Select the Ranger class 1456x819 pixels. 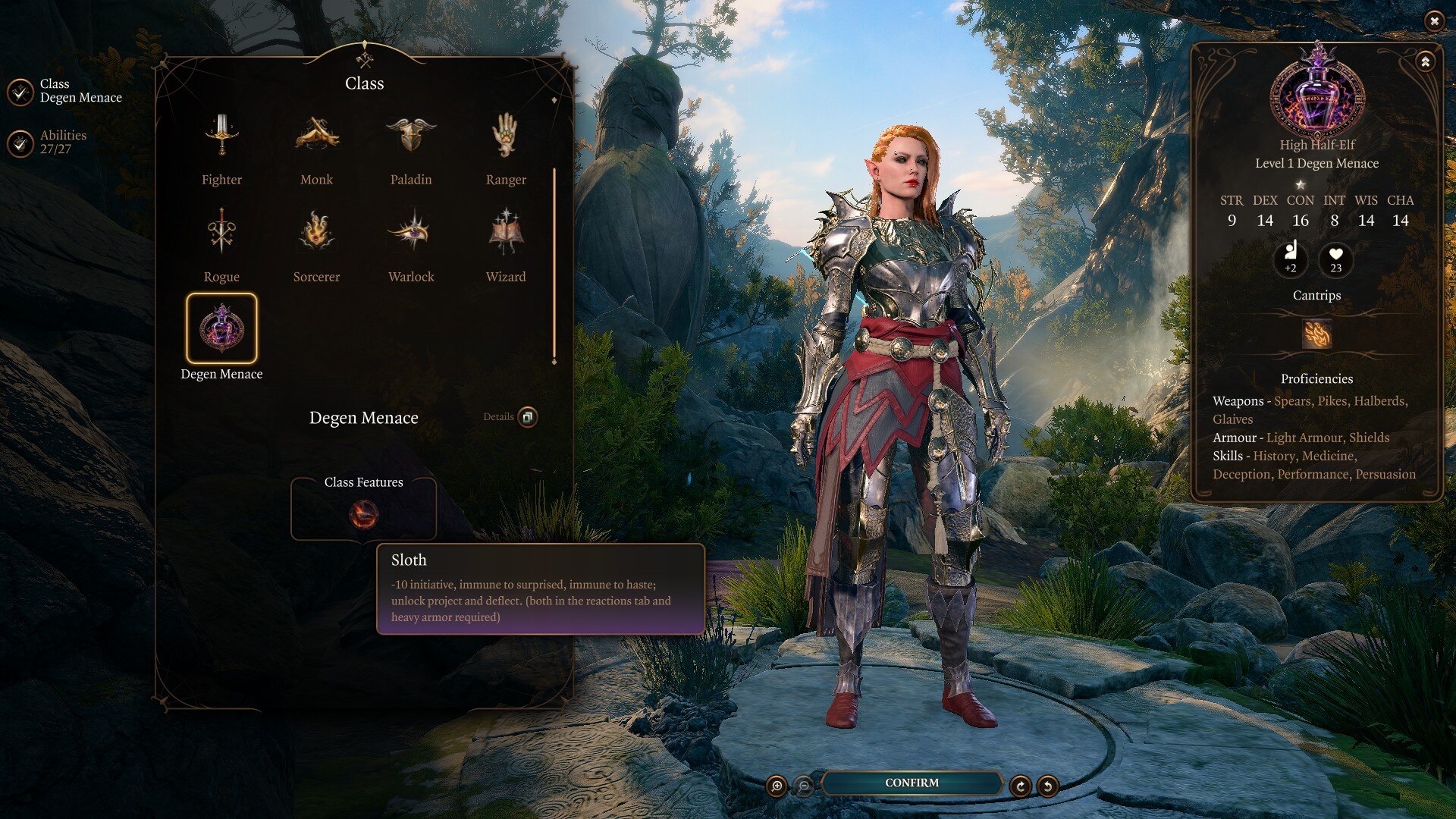pos(506,136)
